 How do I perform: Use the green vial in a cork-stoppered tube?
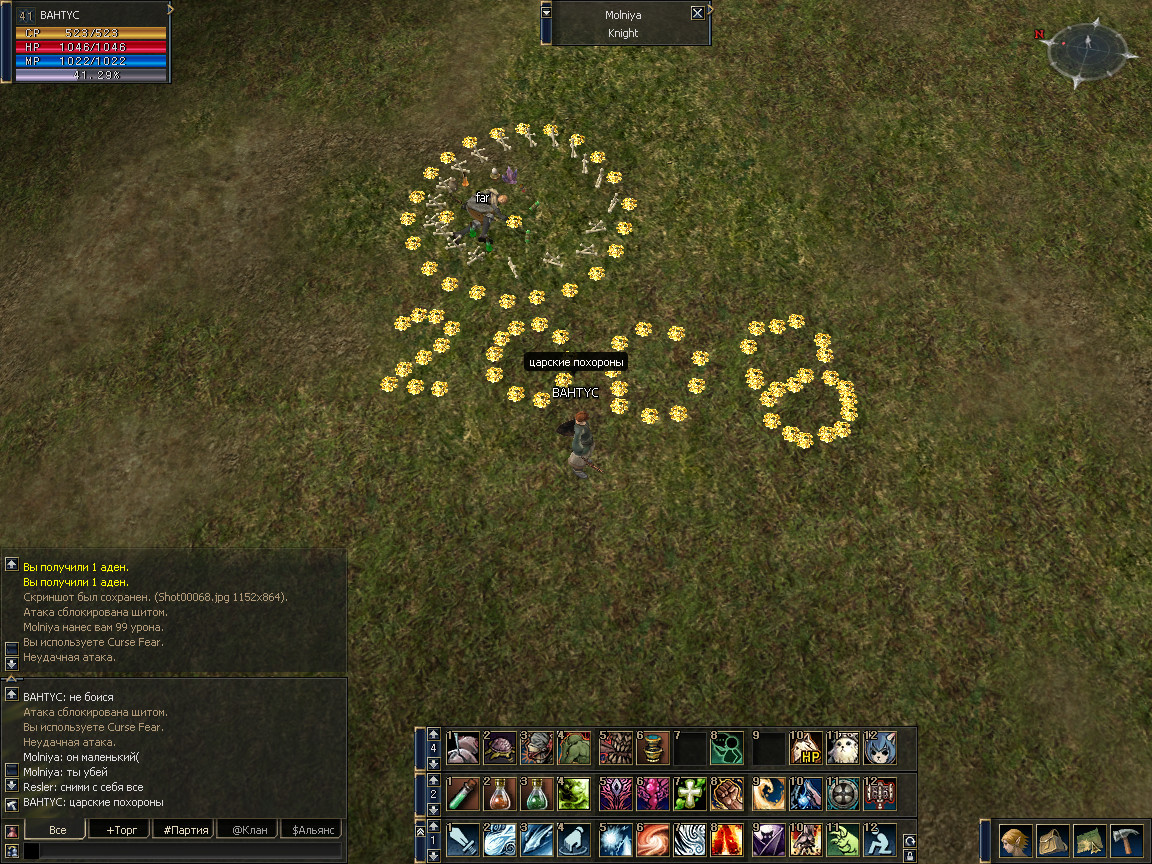pyautogui.click(x=462, y=794)
